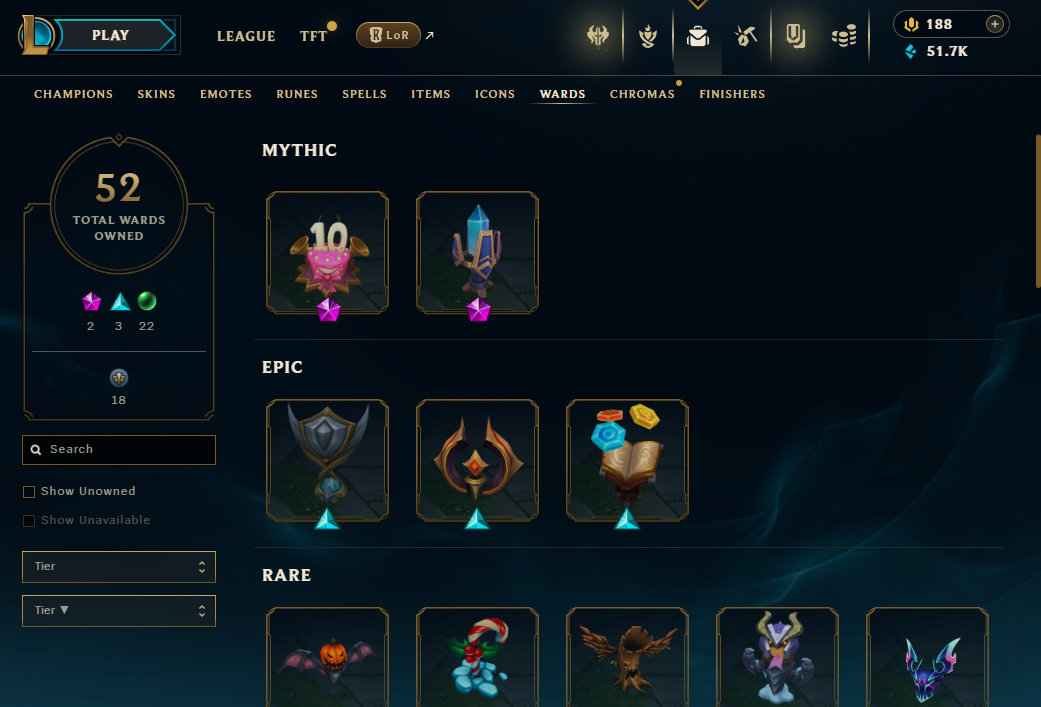Choose the blue crystal mythic ward
The image size is (1041, 707).
477,252
